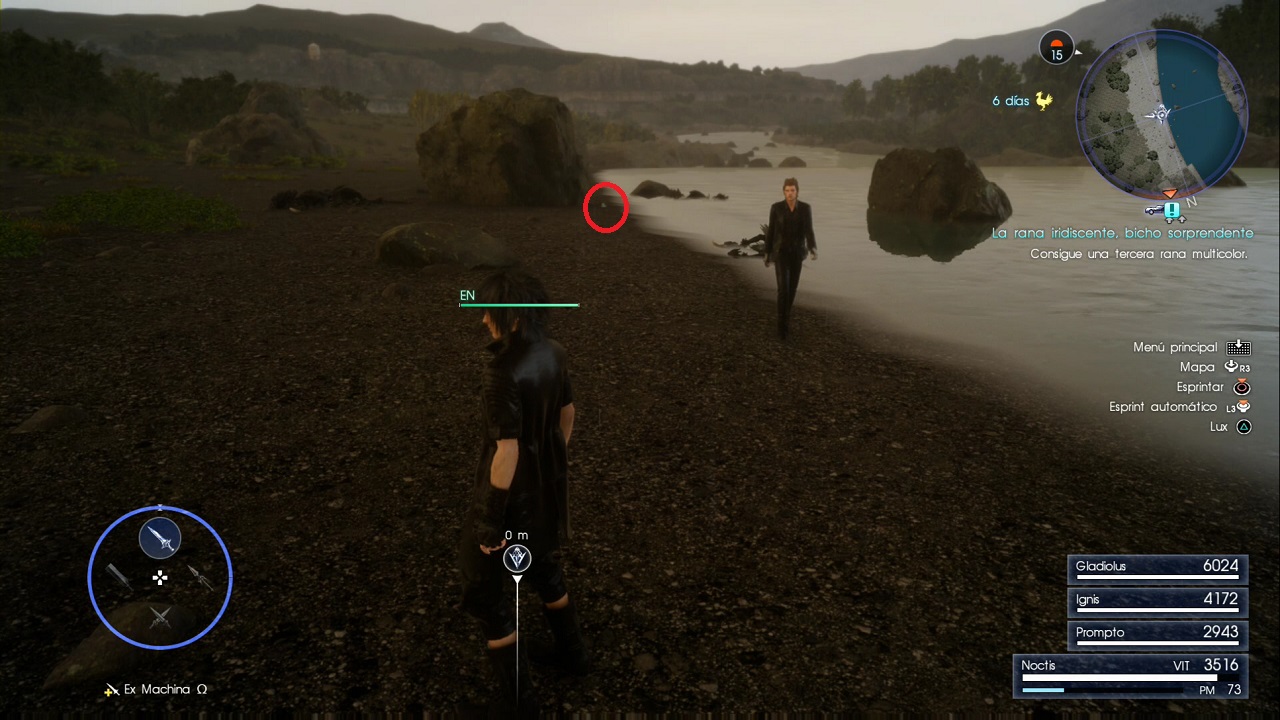Select Gladiolus in the party list
Screen dimensions: 1280x720
[1157, 567]
